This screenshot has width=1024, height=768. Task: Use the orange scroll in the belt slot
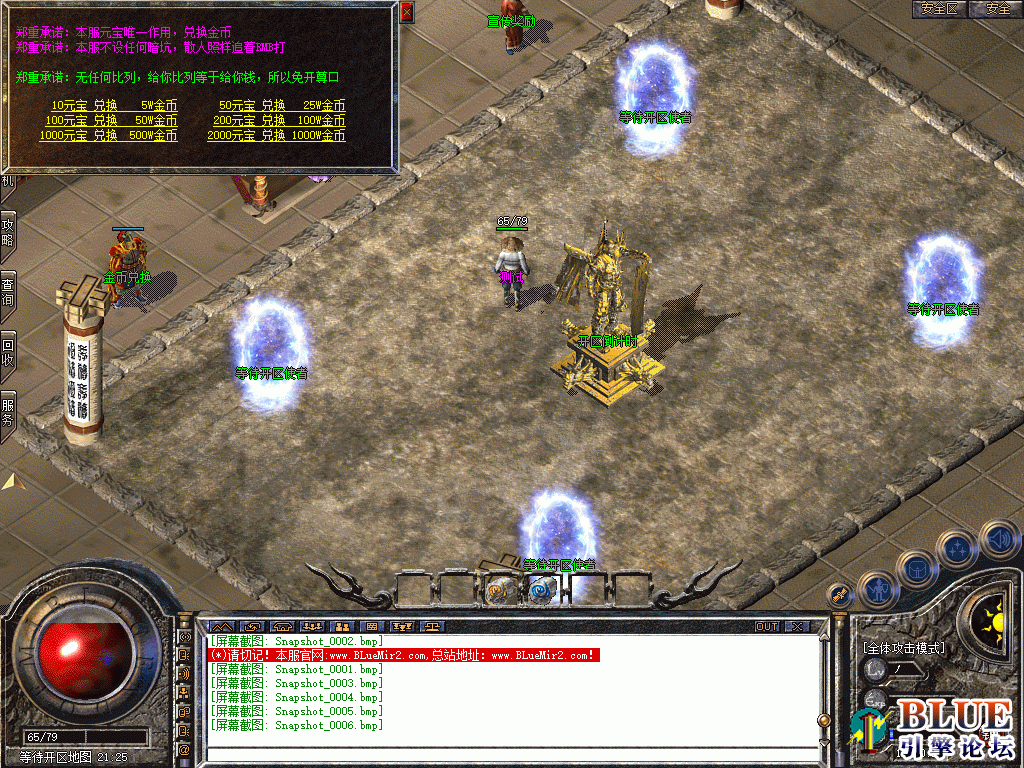(x=498, y=591)
